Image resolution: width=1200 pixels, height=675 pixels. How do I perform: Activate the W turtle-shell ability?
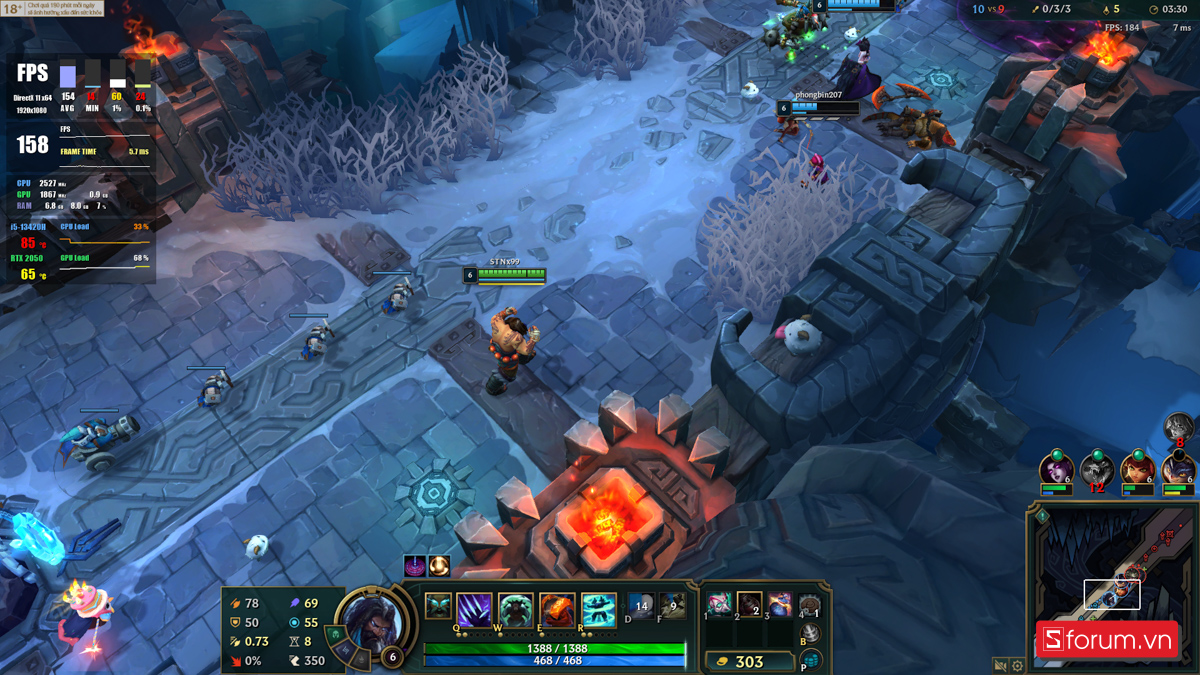point(516,610)
